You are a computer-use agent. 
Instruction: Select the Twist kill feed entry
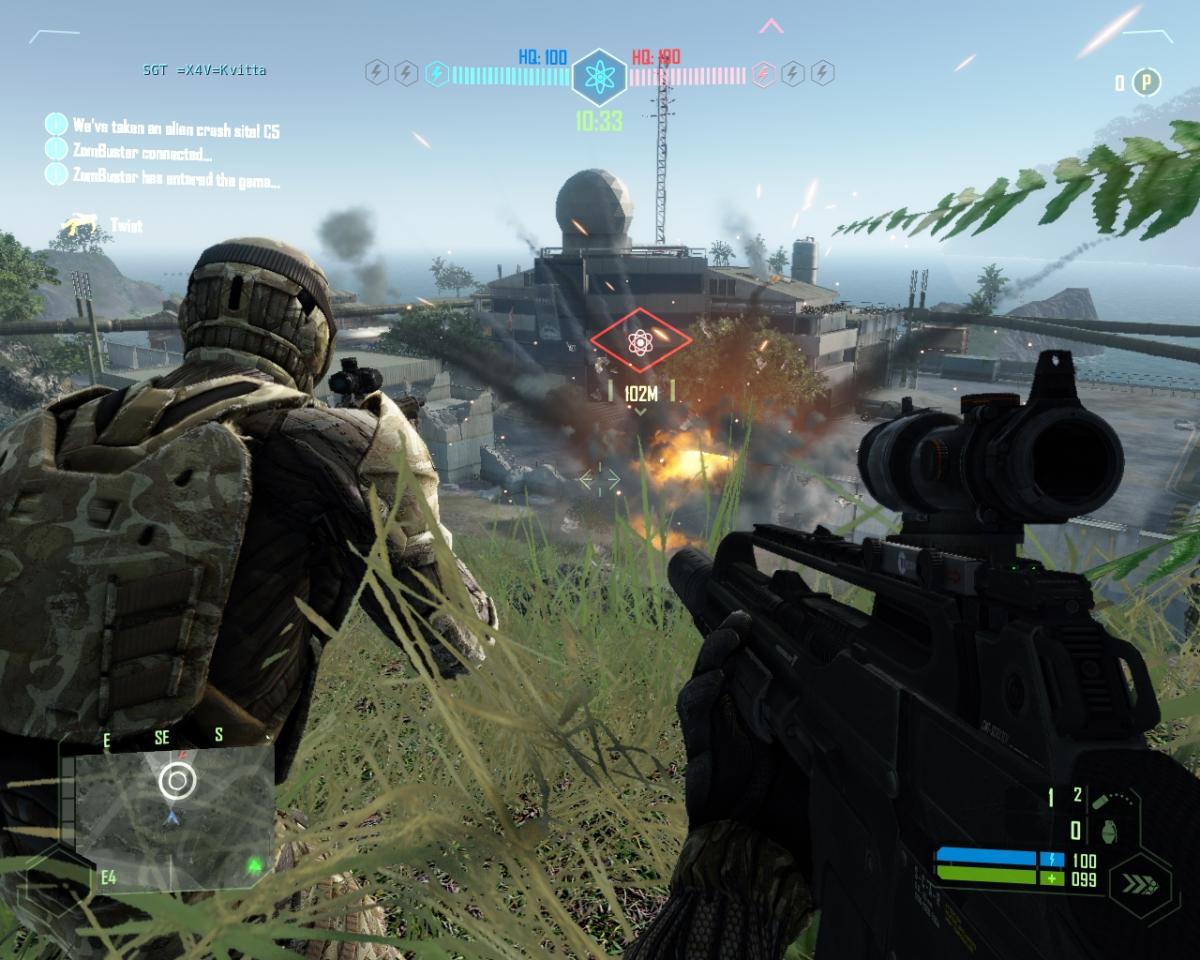101,226
